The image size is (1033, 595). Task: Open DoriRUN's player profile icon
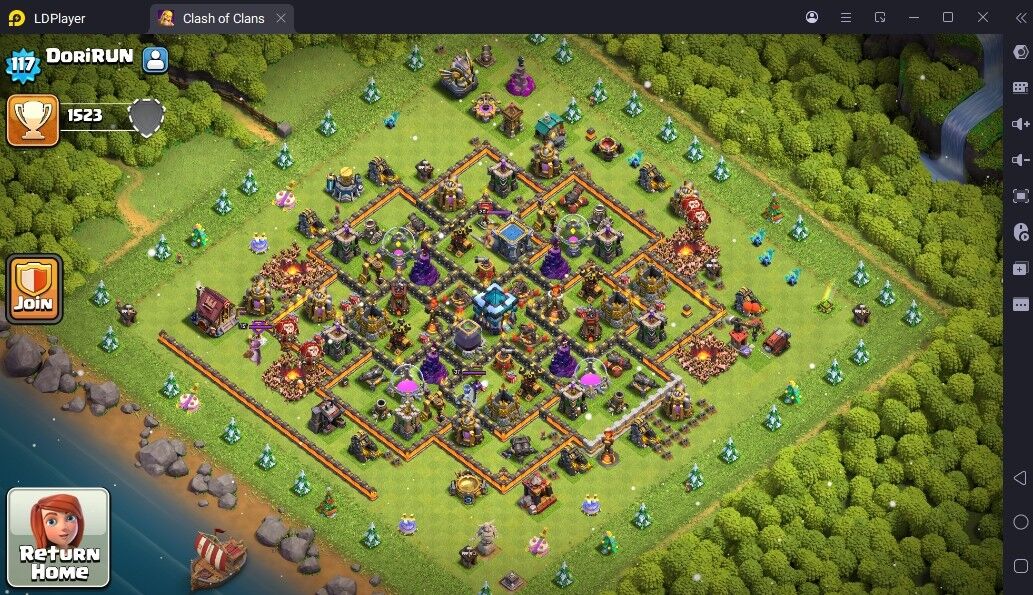pyautogui.click(x=155, y=59)
